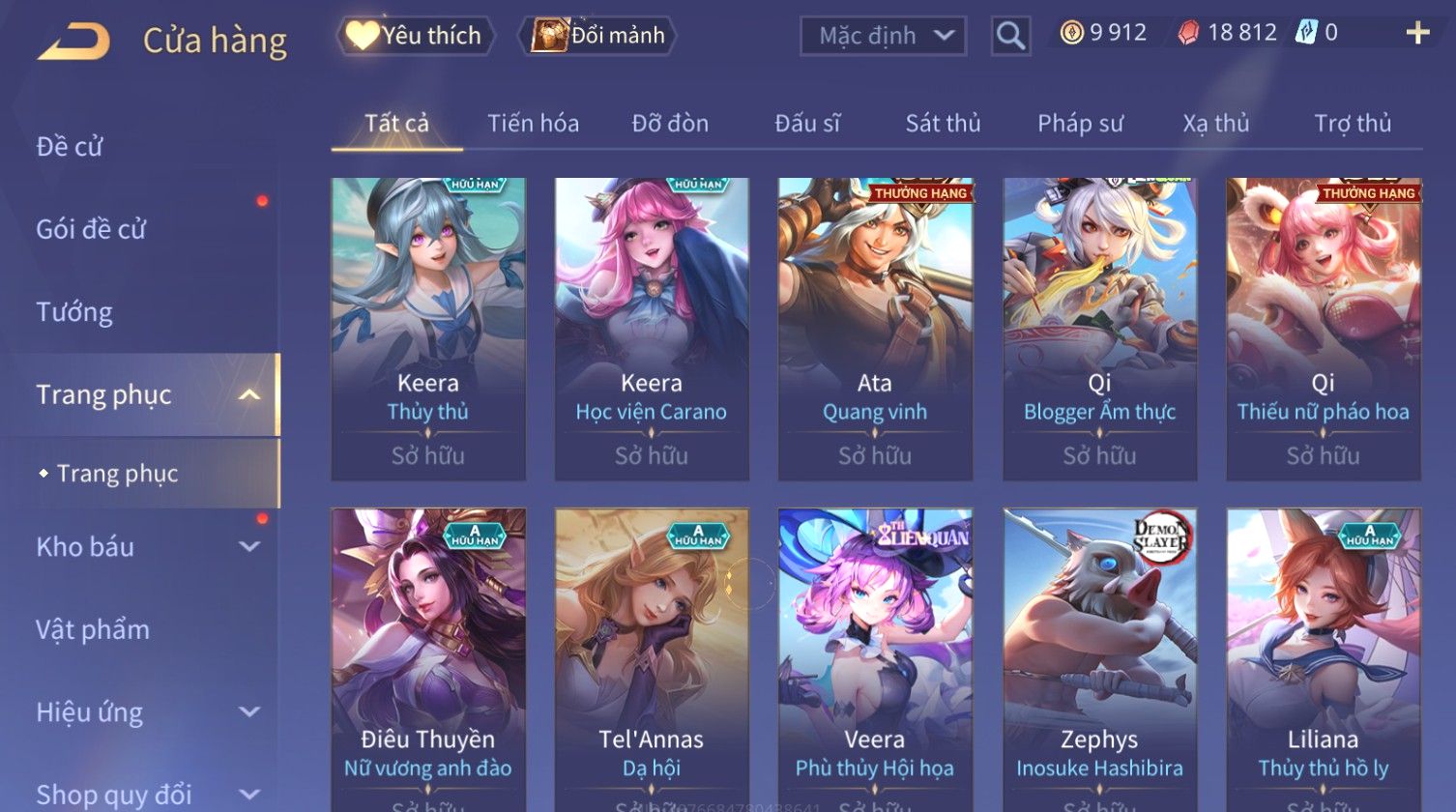Open the Tướng heroes section

74,312
